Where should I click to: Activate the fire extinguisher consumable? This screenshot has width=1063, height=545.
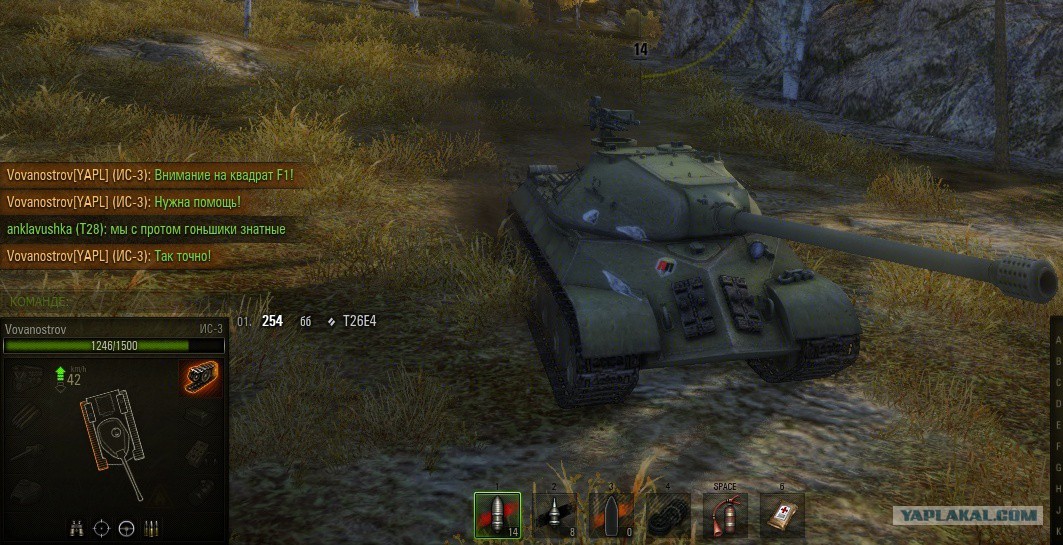pos(724,516)
